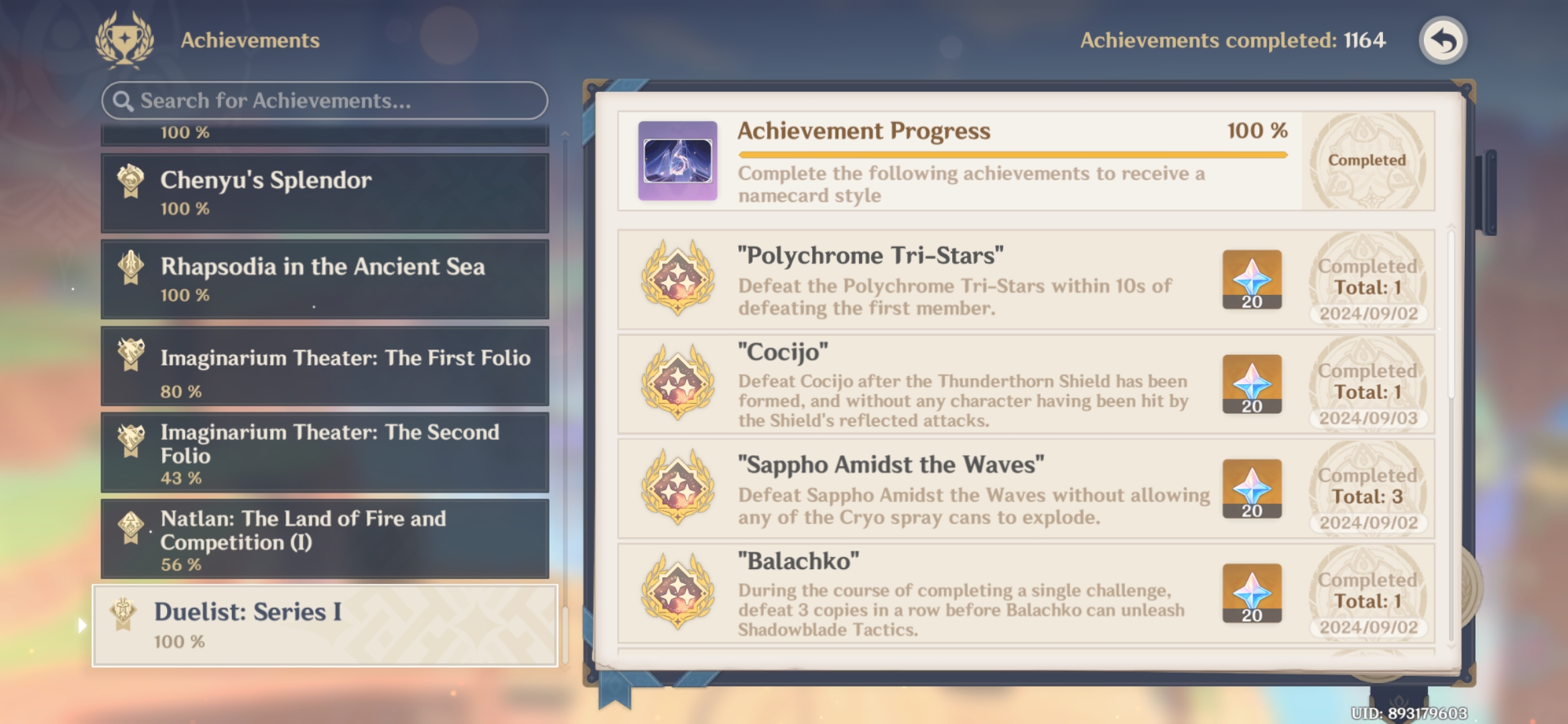Click the Search for Achievements field
Screen dimensions: 1568x724
coord(322,100)
